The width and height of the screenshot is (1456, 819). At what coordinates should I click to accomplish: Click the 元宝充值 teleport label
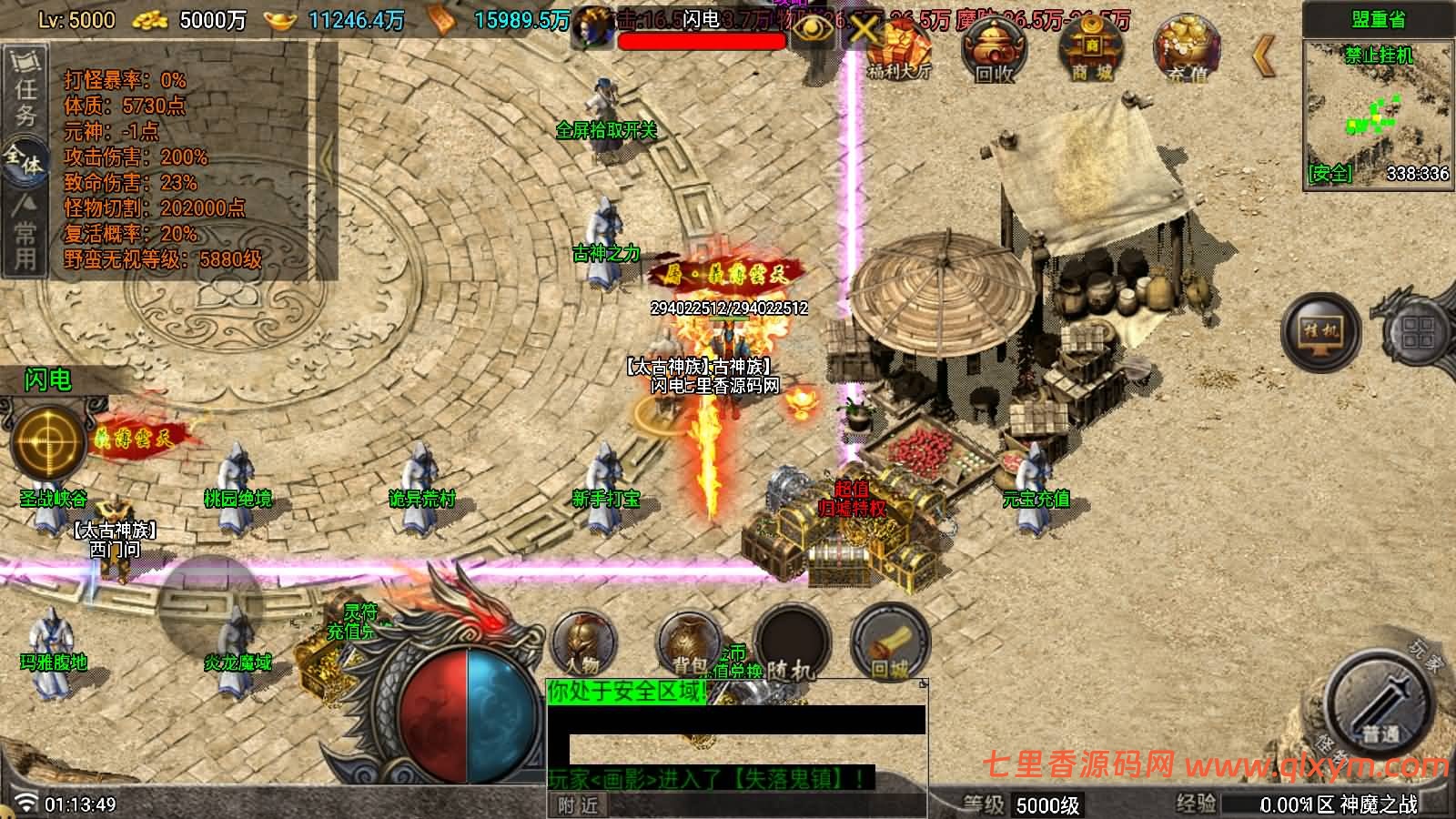point(1036,499)
